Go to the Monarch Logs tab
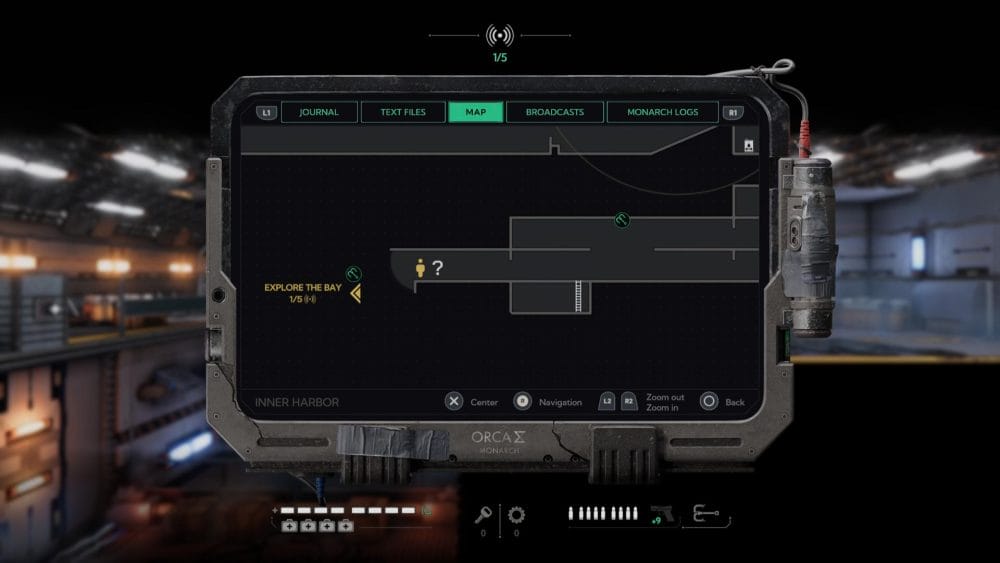 click(x=662, y=112)
